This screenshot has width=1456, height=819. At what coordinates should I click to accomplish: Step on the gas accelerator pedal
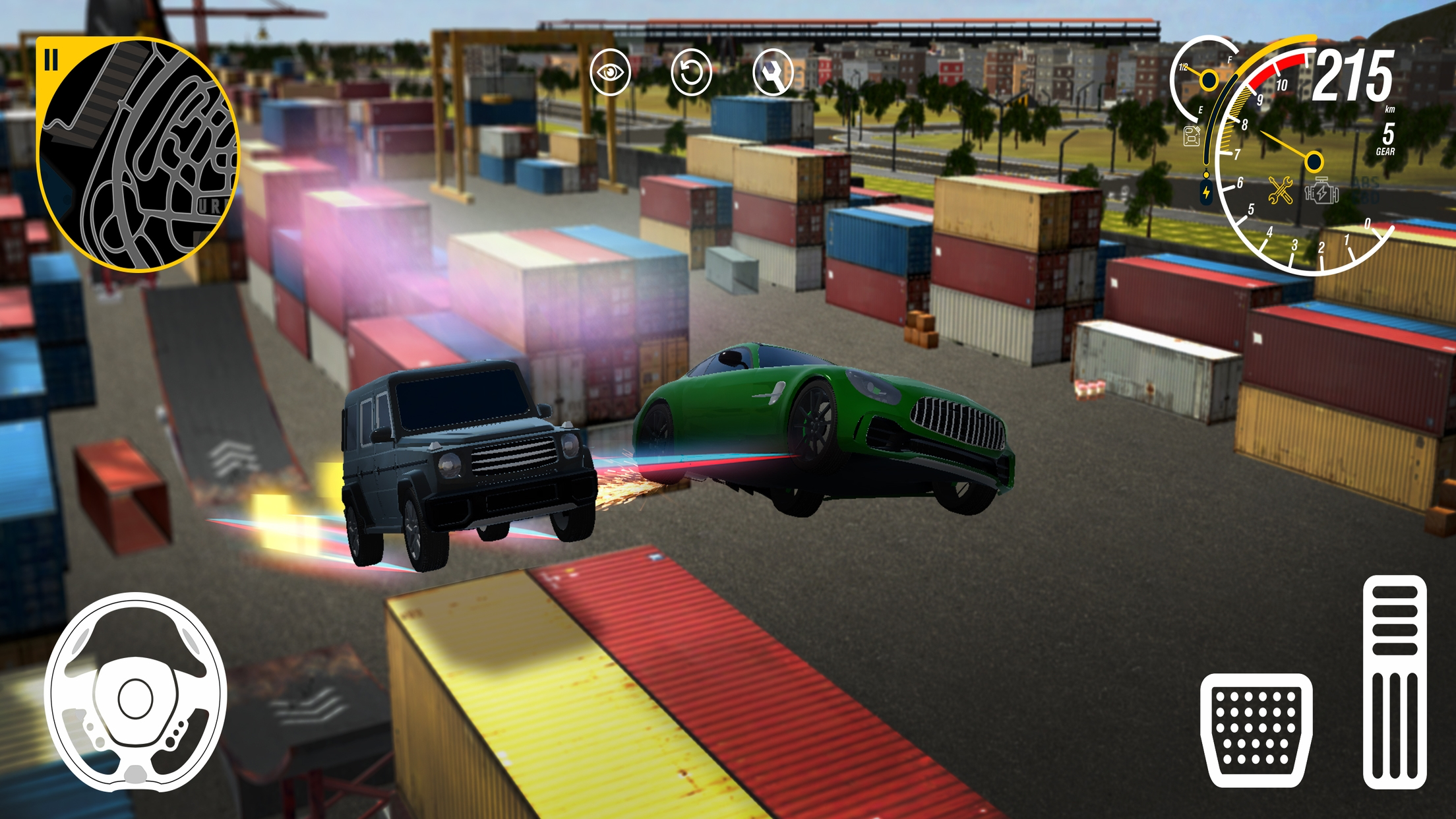[1395, 682]
